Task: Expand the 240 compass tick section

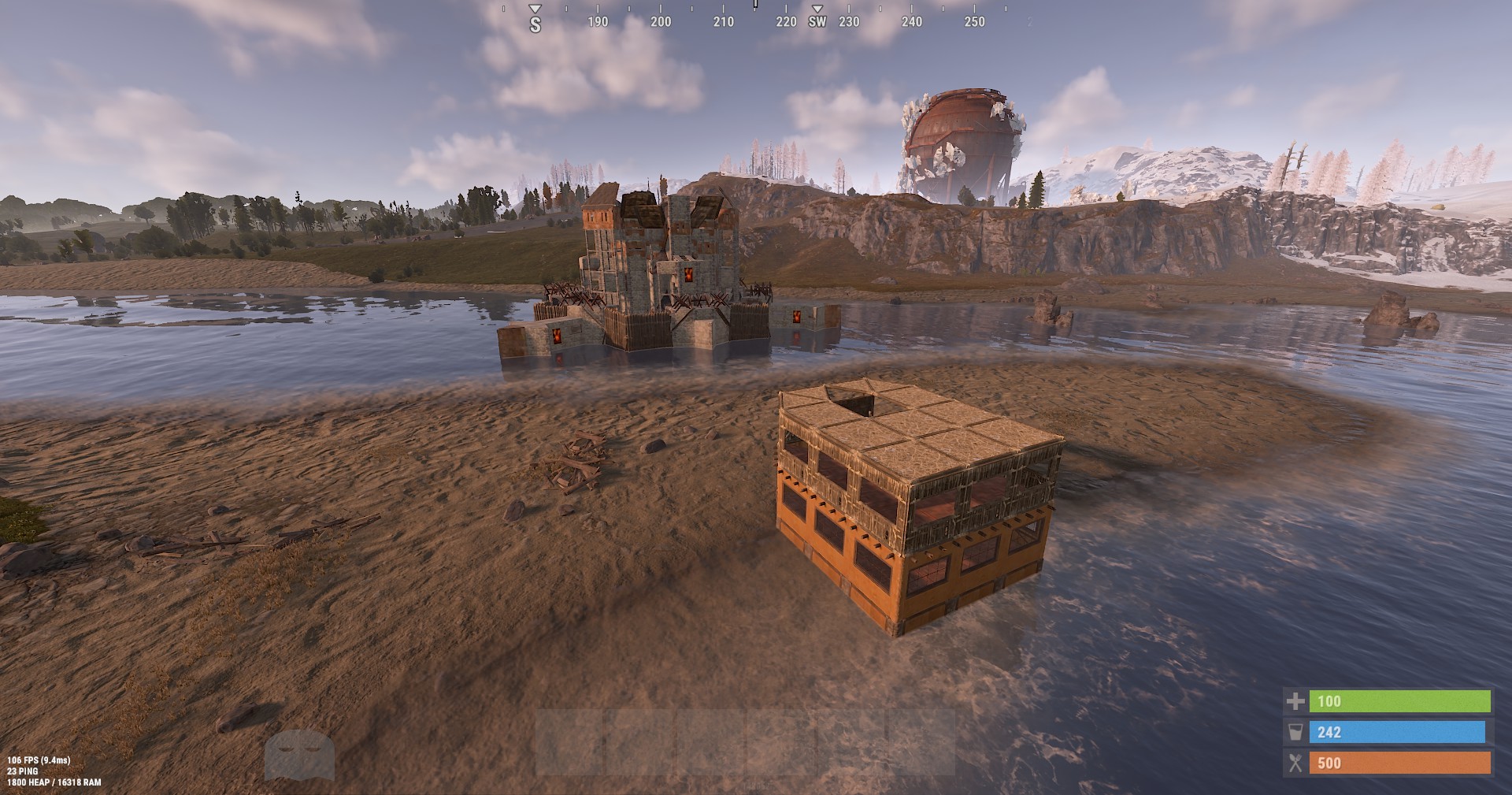Action: click(912, 23)
